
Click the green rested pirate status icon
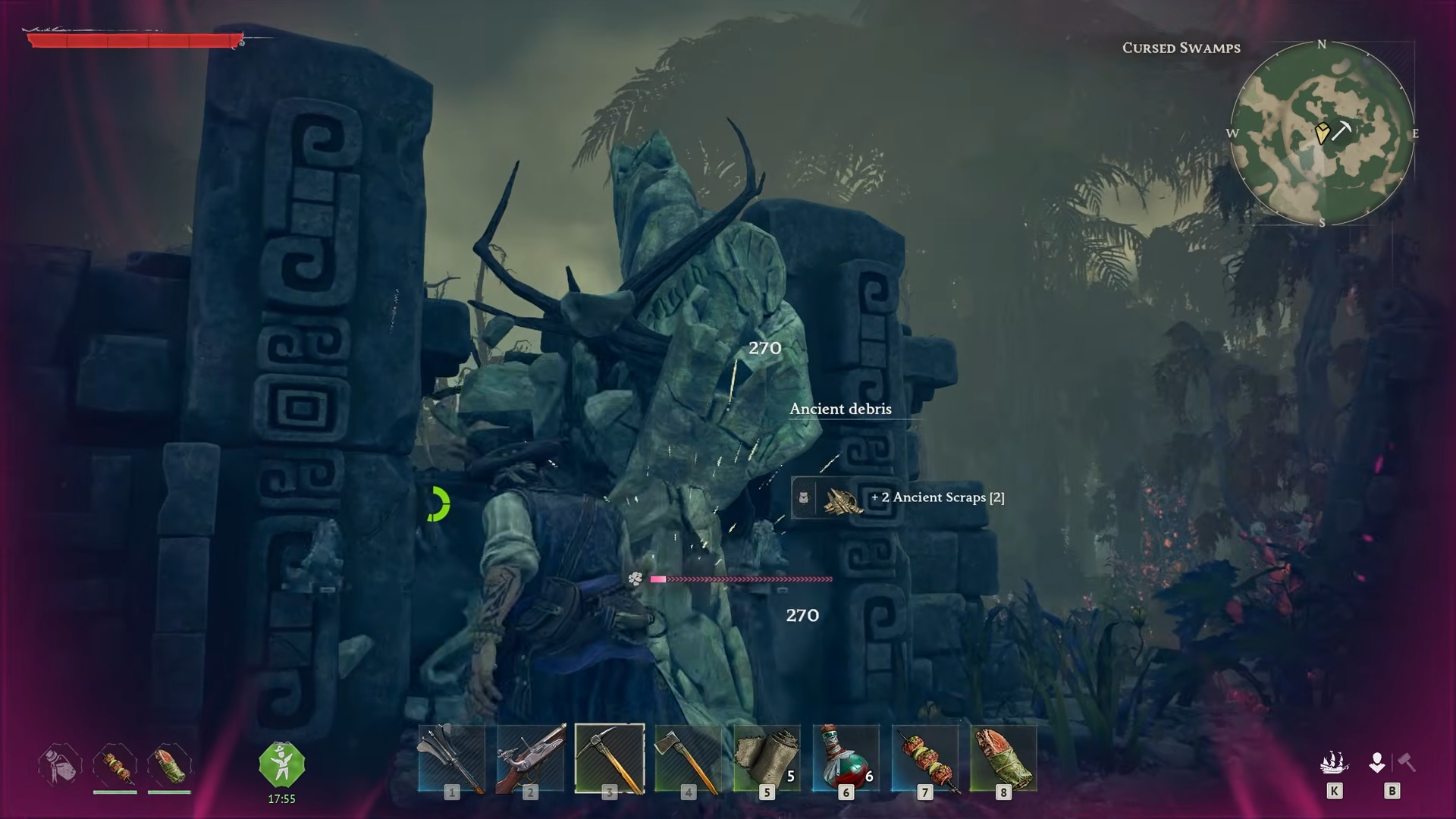(281, 764)
